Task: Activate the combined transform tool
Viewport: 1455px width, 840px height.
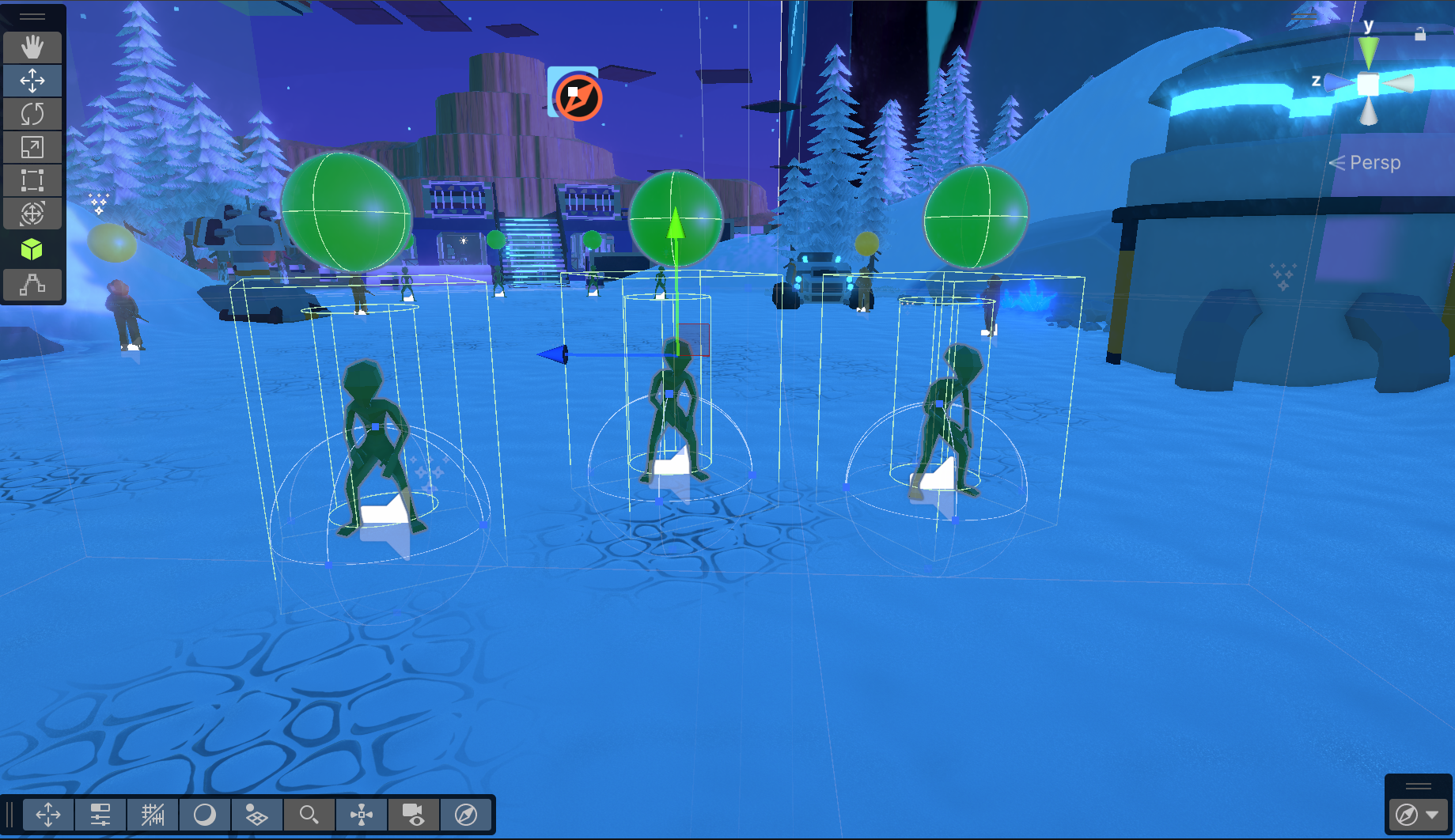Action: click(32, 214)
